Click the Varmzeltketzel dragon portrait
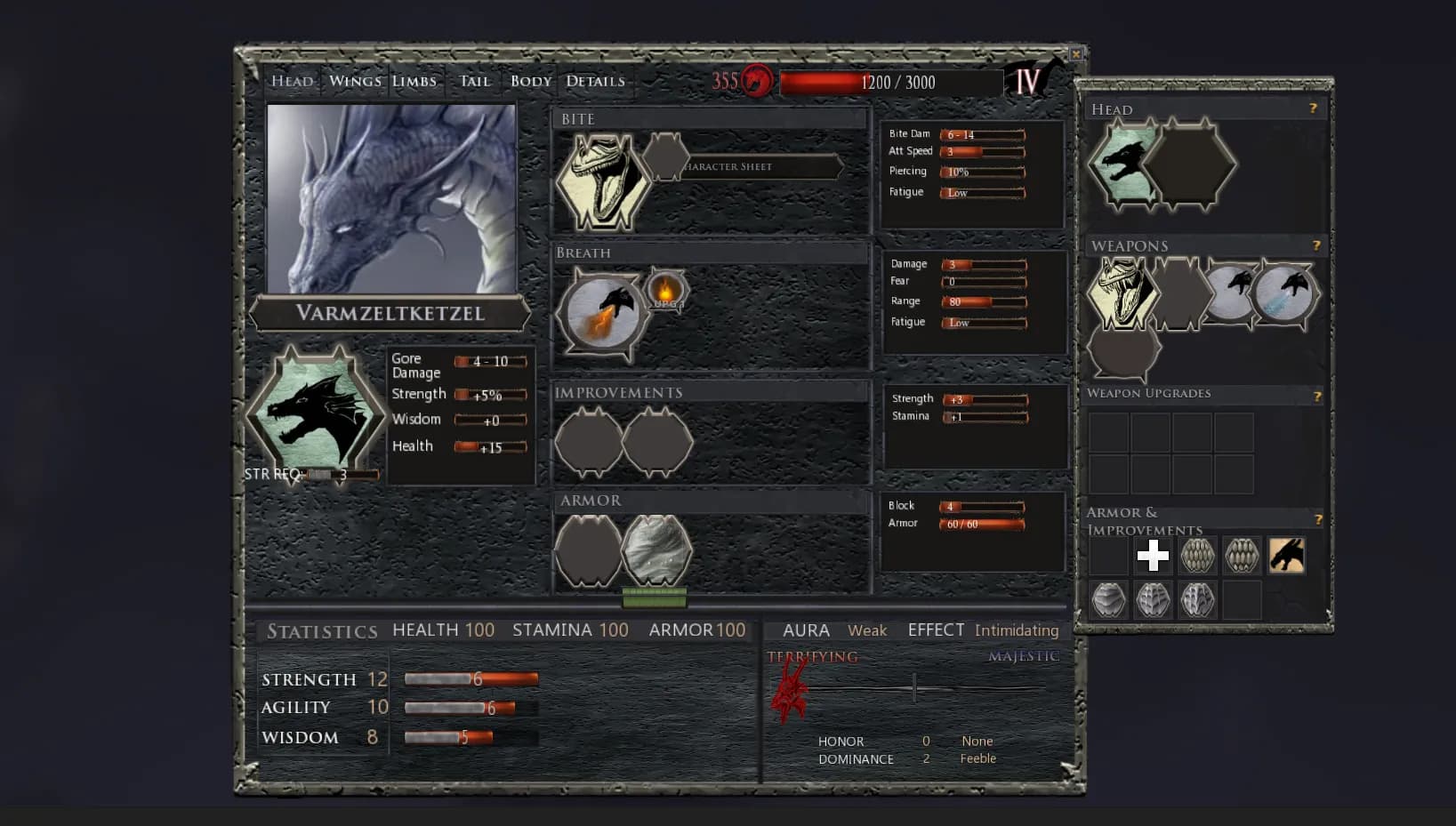The height and width of the screenshot is (826, 1456). 391,198
